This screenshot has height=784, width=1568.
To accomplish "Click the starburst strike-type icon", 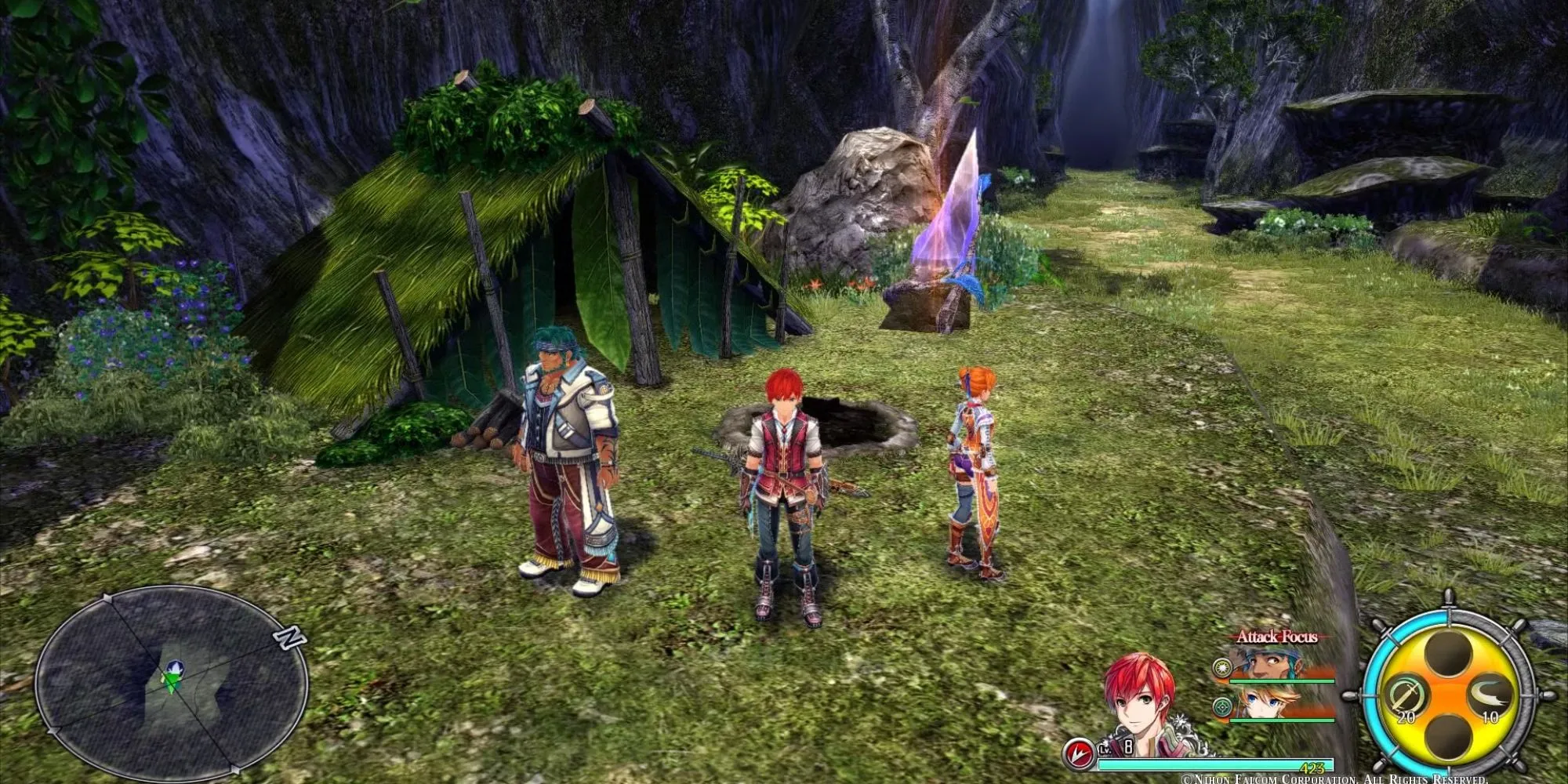I will point(1221,668).
